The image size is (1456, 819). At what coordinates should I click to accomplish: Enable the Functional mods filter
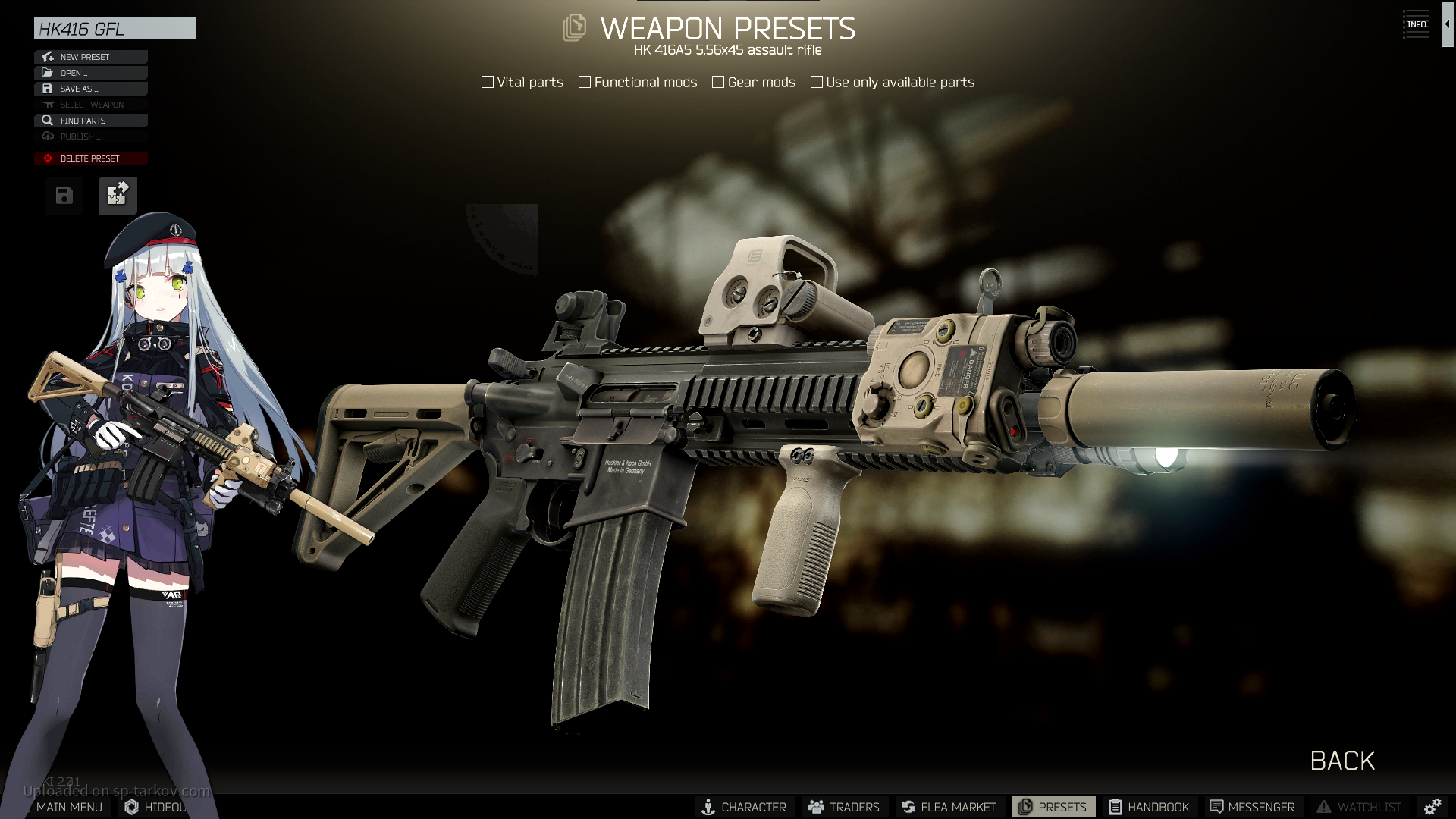pyautogui.click(x=585, y=82)
